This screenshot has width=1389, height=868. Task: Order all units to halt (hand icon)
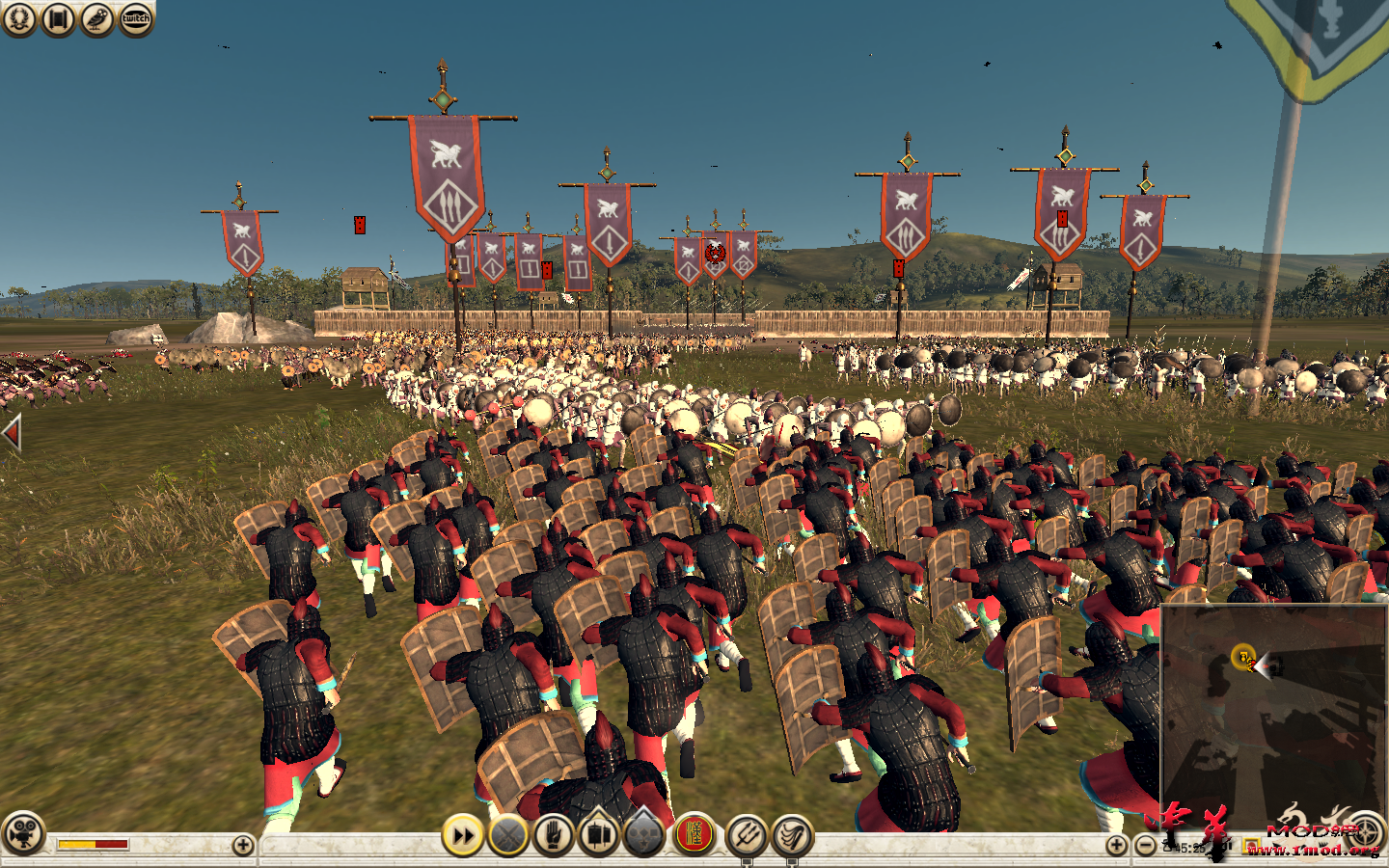[556, 835]
